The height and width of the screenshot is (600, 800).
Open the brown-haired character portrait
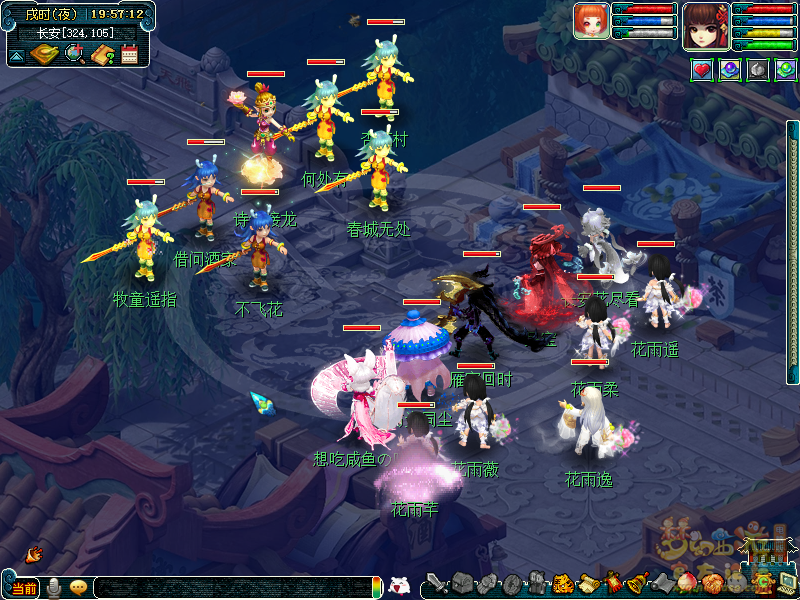pyautogui.click(x=707, y=26)
